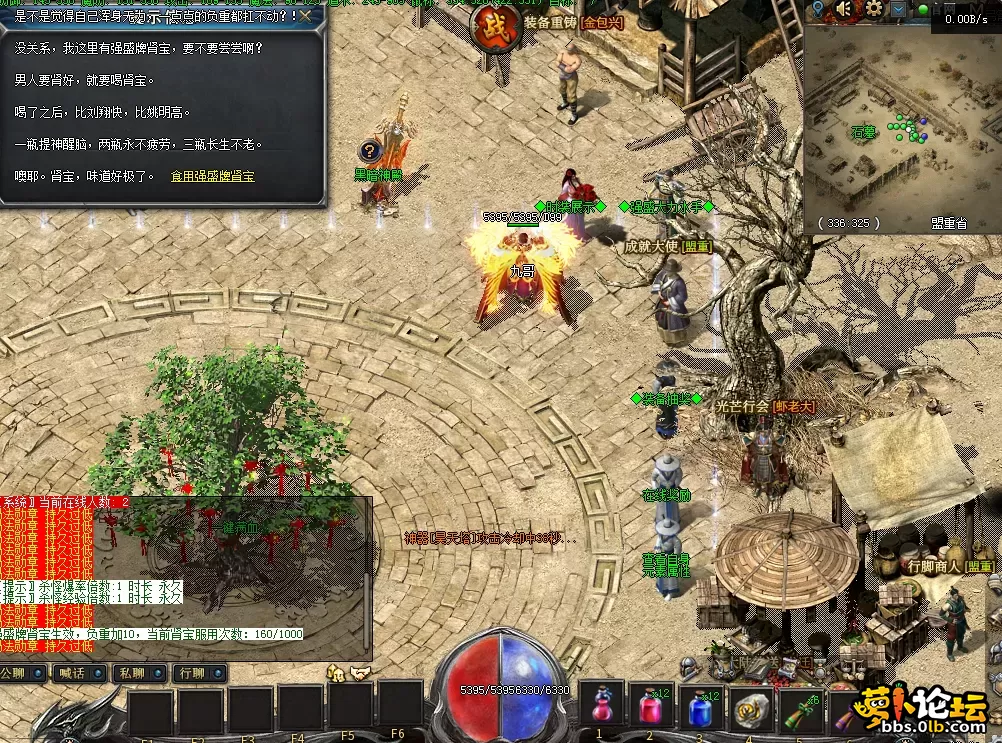This screenshot has height=743, width=1002.
Task: Open the map location pin icon
Action: (x=818, y=10)
